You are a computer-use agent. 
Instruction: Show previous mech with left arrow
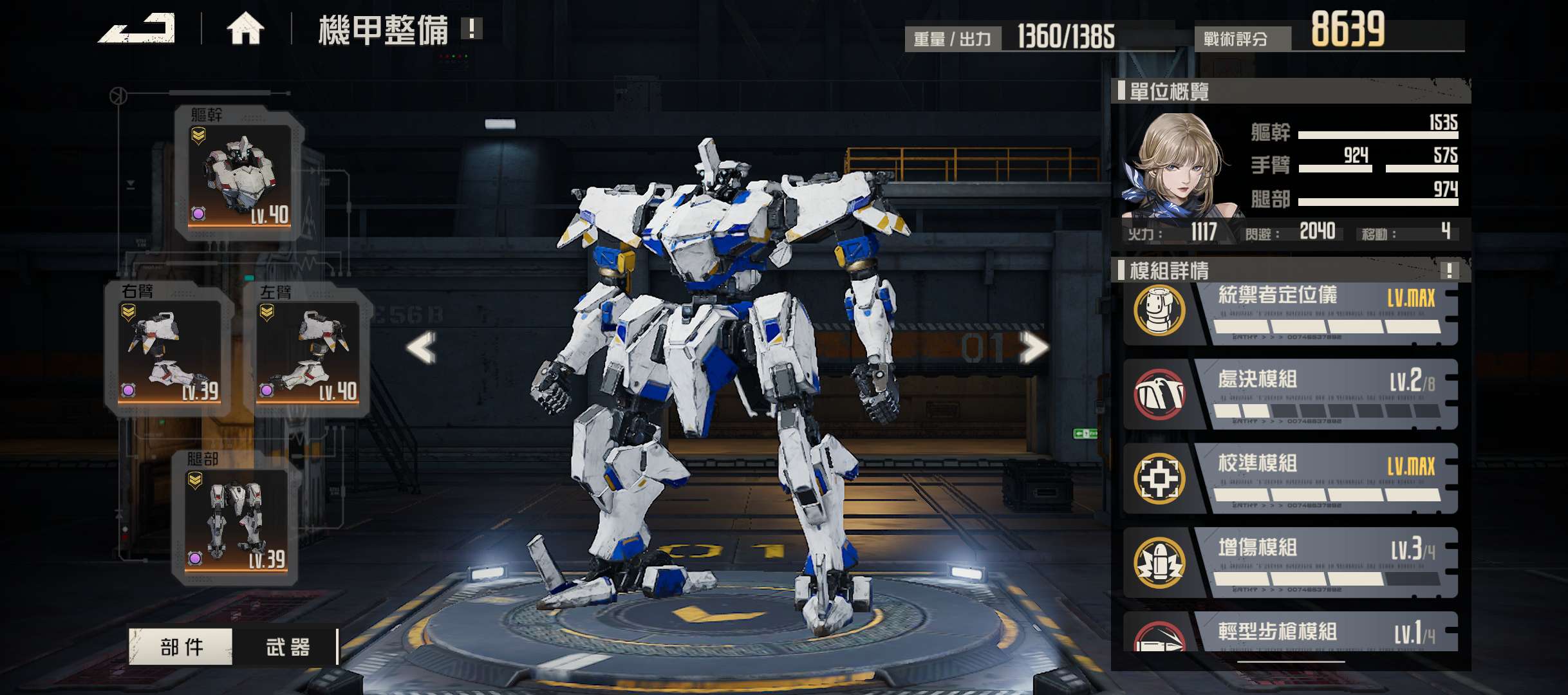click(x=422, y=347)
